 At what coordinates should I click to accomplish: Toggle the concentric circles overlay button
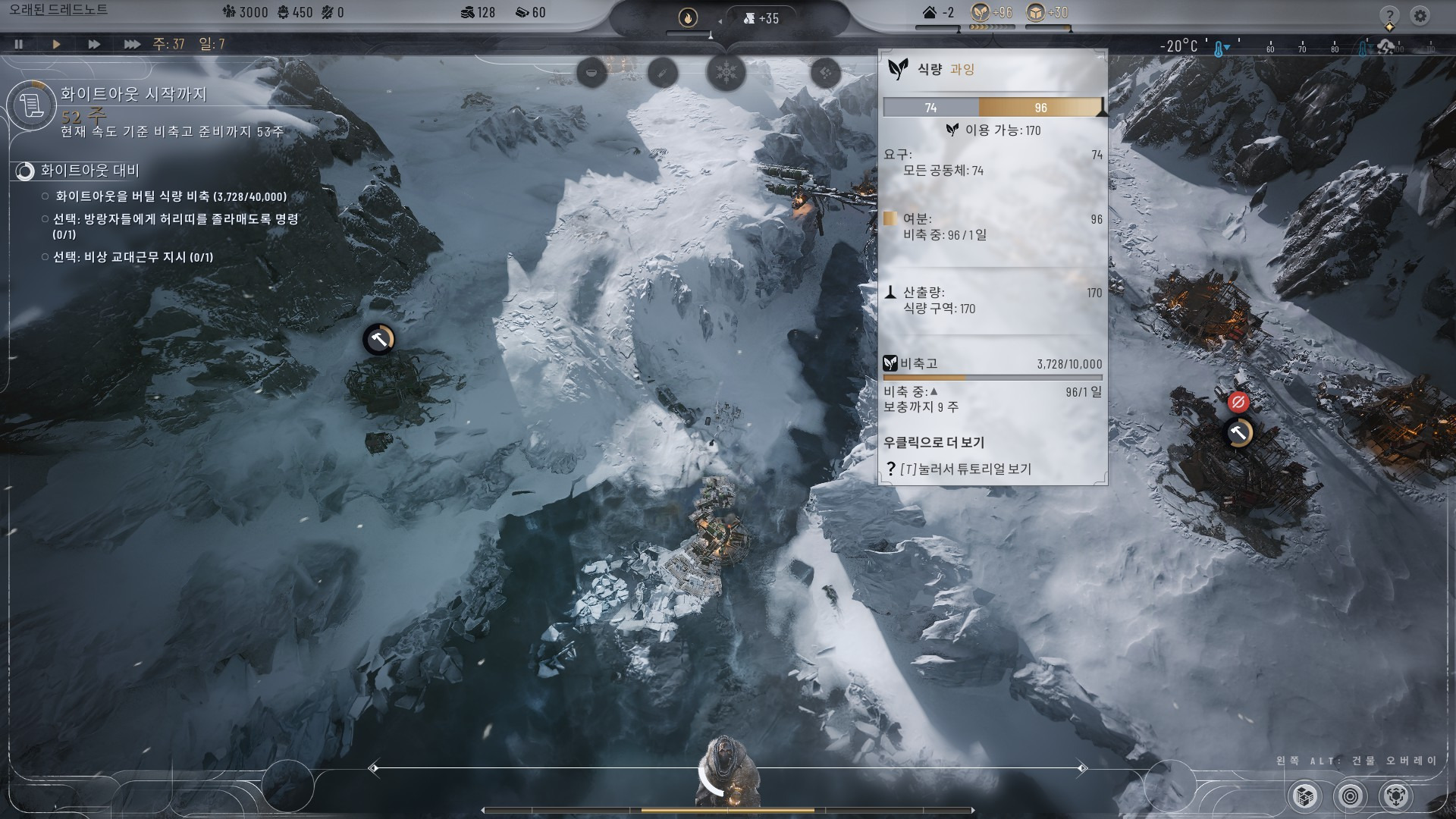1350,796
